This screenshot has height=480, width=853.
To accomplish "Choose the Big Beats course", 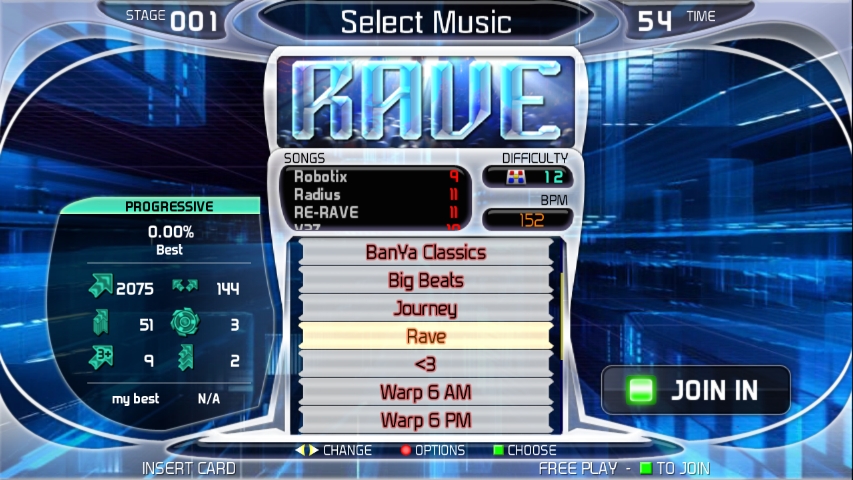I will [x=426, y=281].
